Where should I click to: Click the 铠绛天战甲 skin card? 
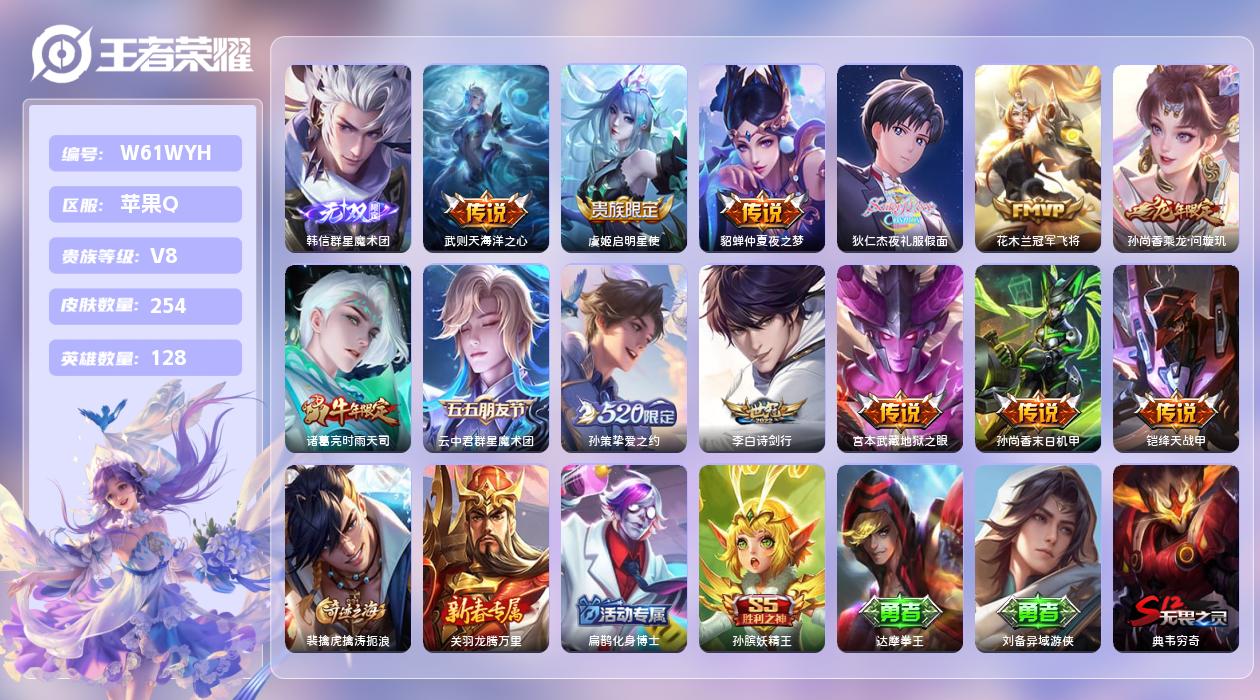tap(1175, 358)
